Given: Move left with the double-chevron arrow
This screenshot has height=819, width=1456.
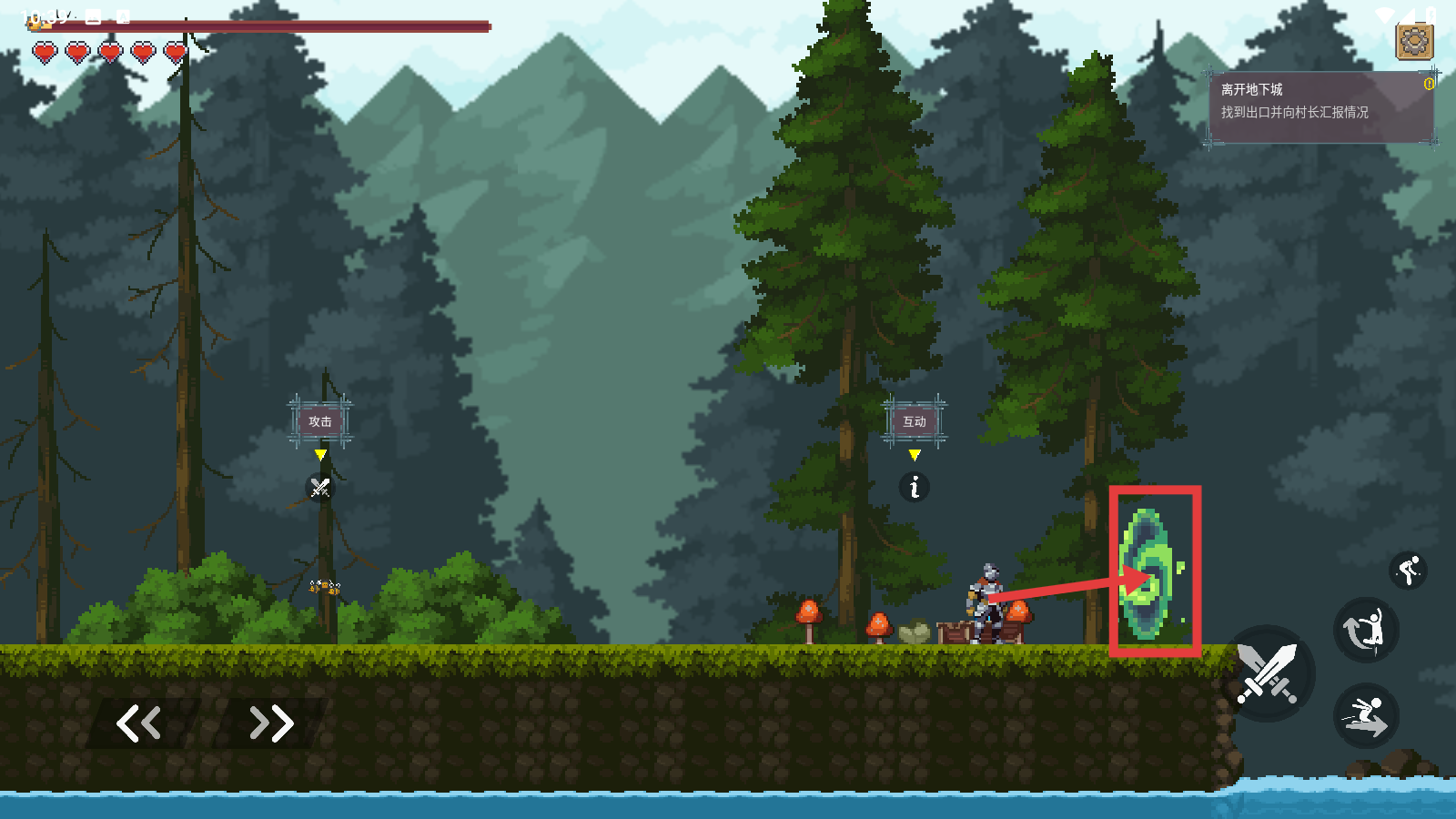Looking at the screenshot, I should click(x=139, y=723).
